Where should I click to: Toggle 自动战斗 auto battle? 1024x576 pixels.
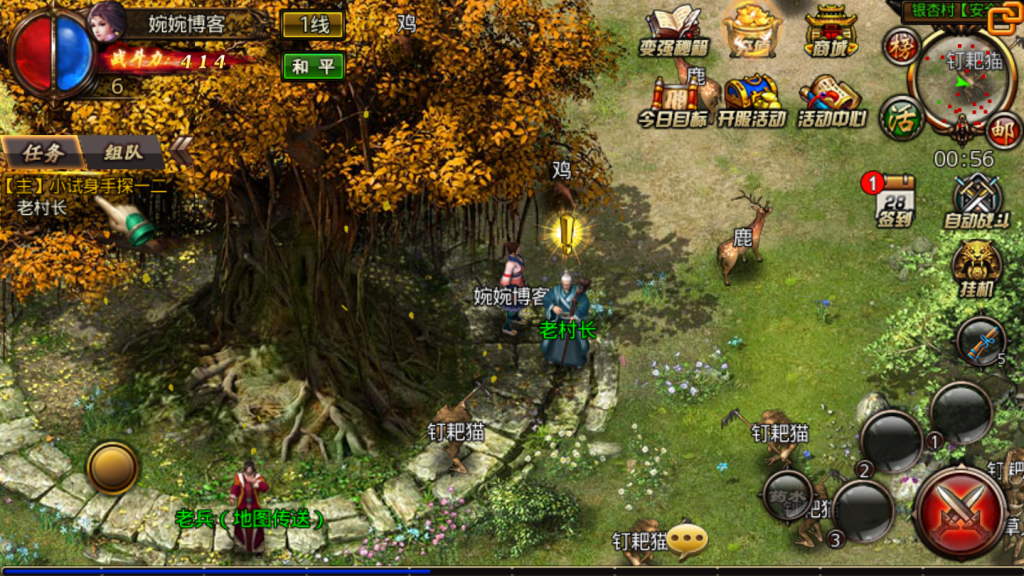(977, 200)
